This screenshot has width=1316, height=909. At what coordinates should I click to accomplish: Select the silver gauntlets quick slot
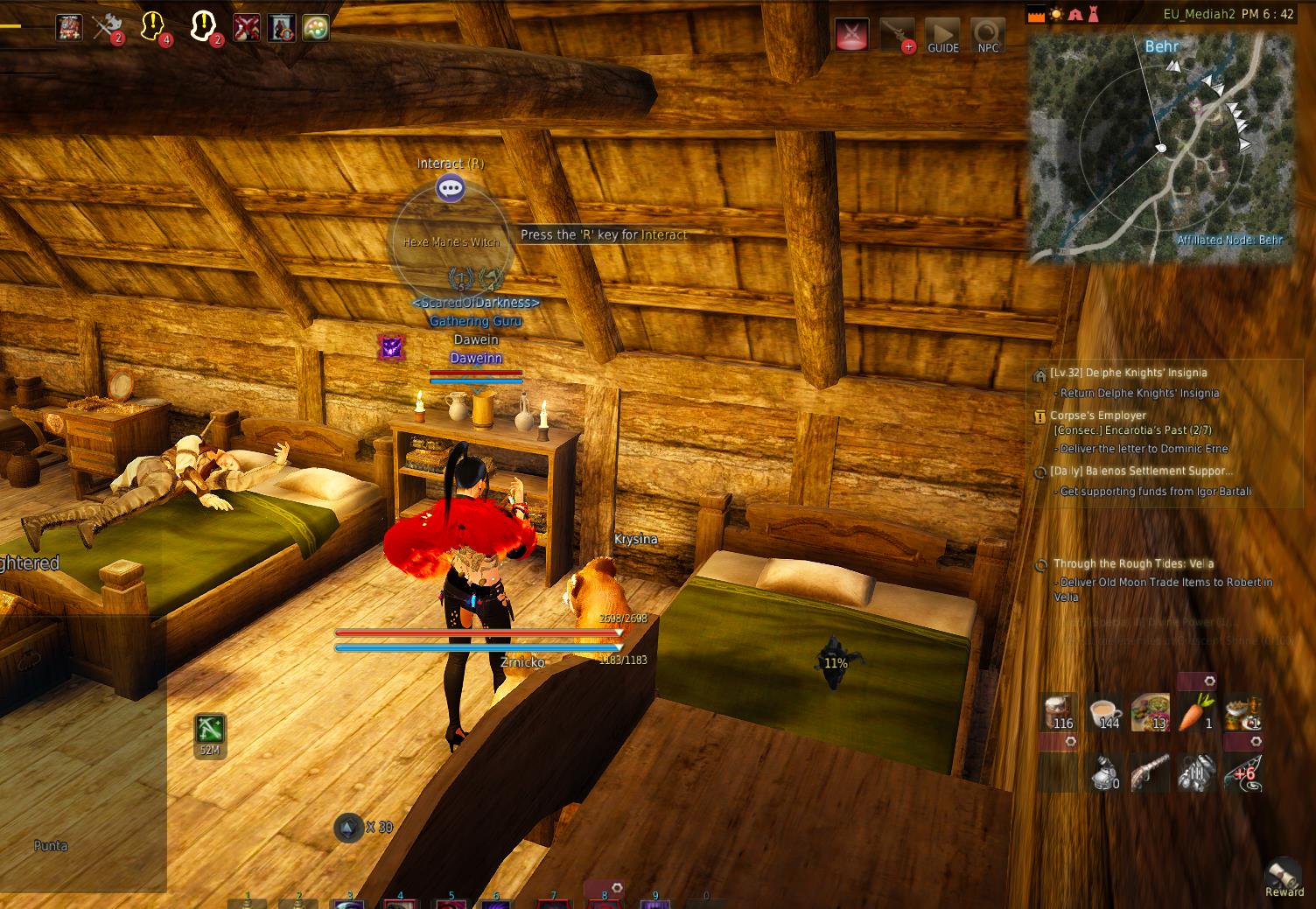point(1195,773)
